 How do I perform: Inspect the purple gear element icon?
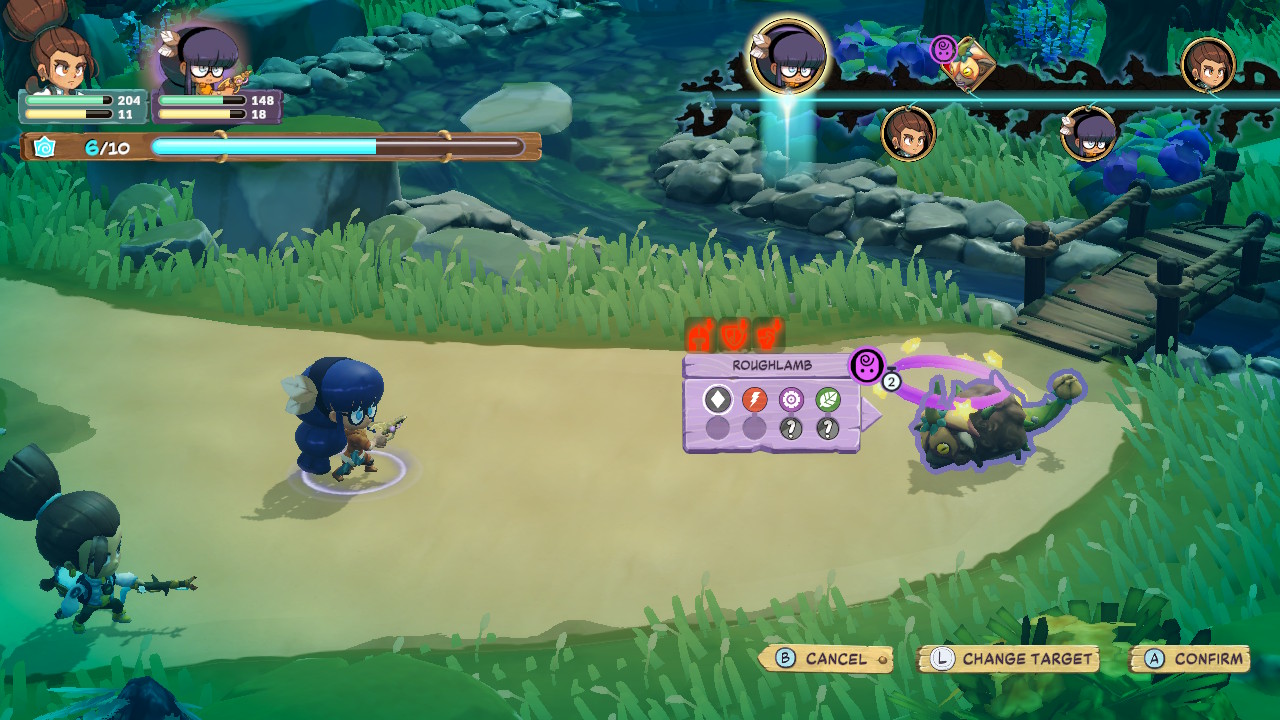pyautogui.click(x=791, y=400)
